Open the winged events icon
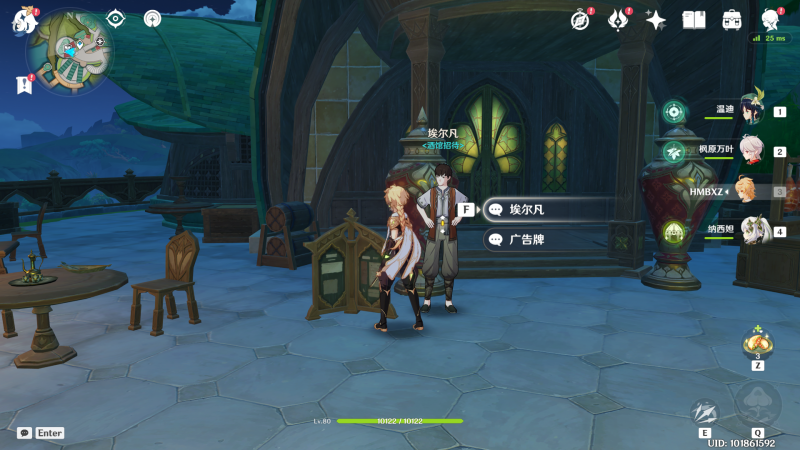This screenshot has height=450, width=800. (618, 20)
